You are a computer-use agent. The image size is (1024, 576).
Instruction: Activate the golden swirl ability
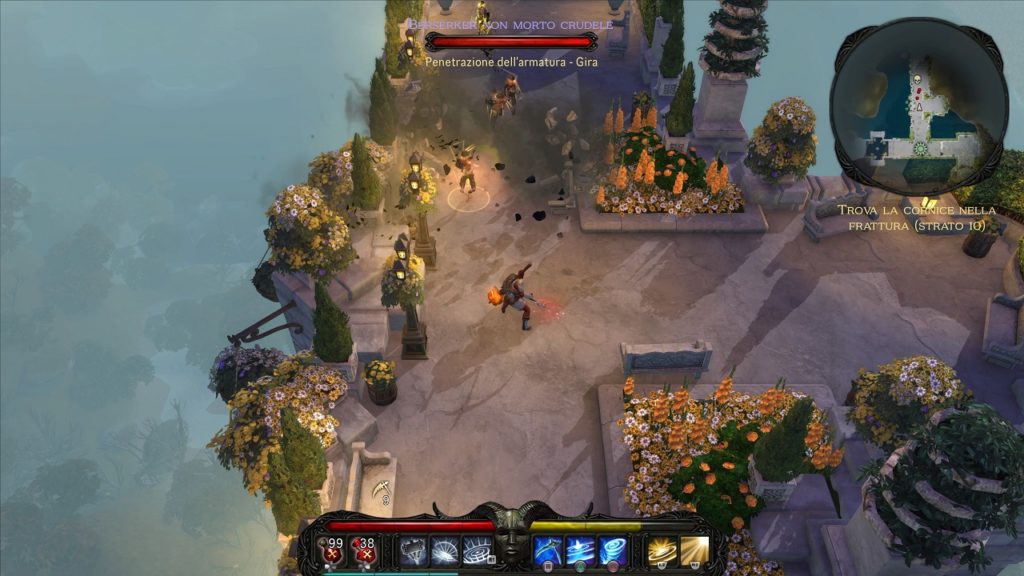pyautogui.click(x=662, y=550)
